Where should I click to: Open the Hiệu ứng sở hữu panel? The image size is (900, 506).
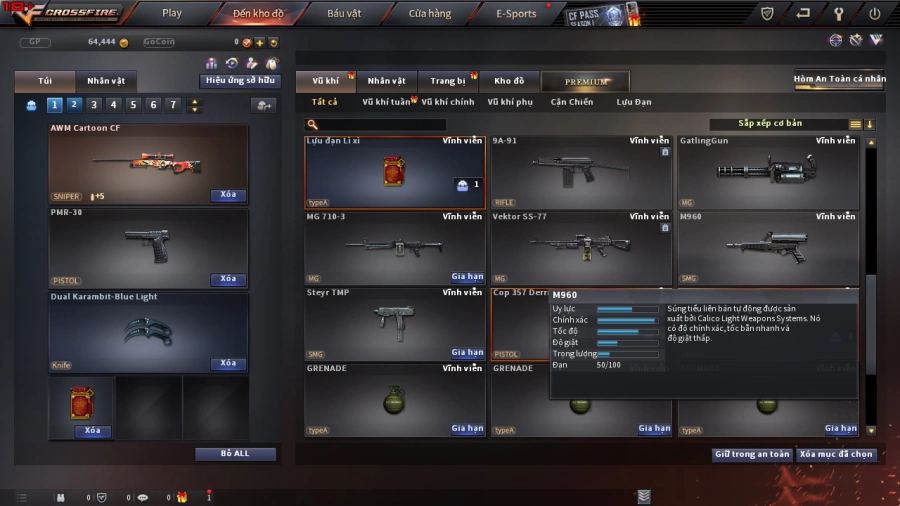click(240, 81)
